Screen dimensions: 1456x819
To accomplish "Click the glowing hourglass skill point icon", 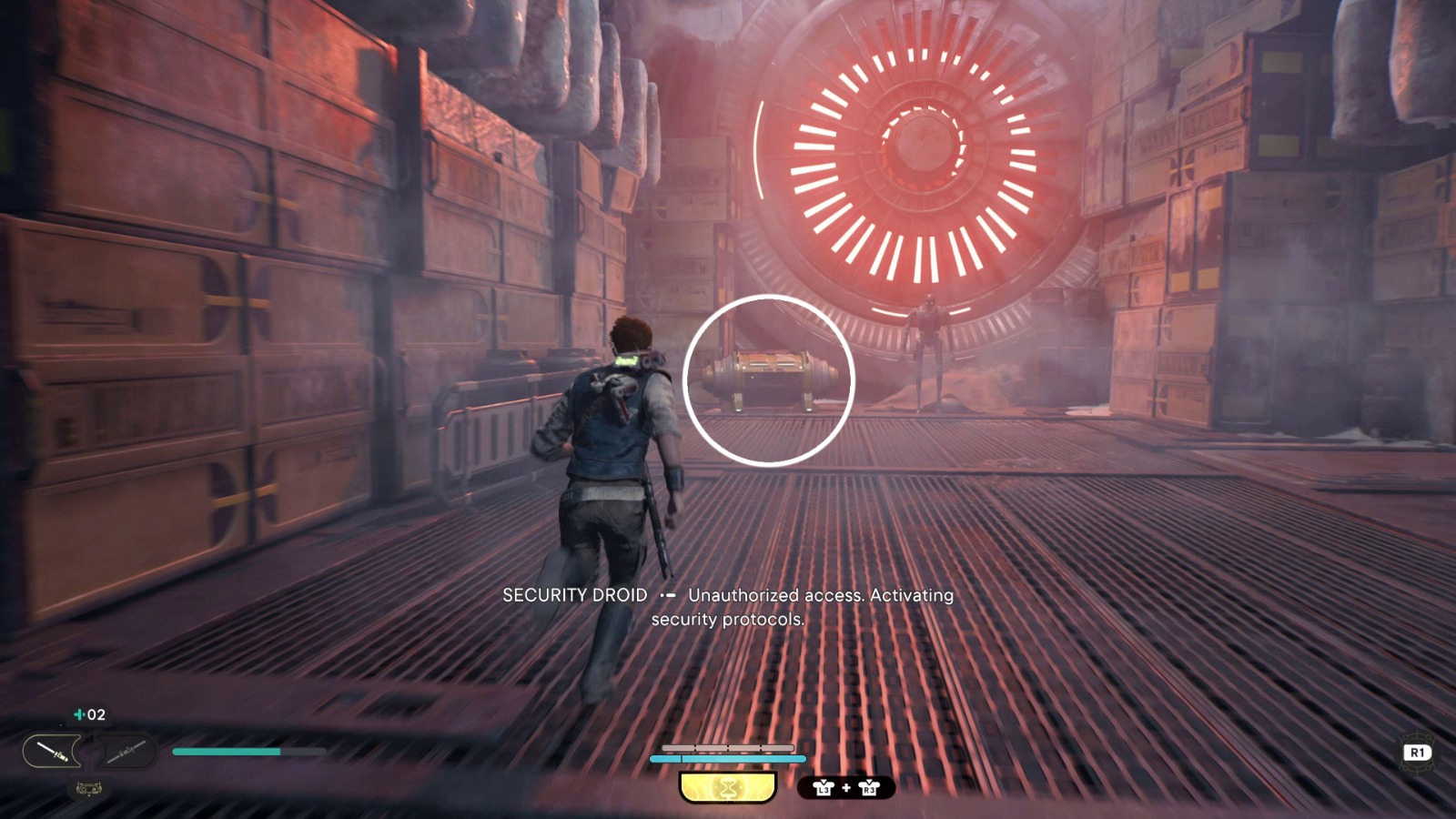I will (x=726, y=786).
